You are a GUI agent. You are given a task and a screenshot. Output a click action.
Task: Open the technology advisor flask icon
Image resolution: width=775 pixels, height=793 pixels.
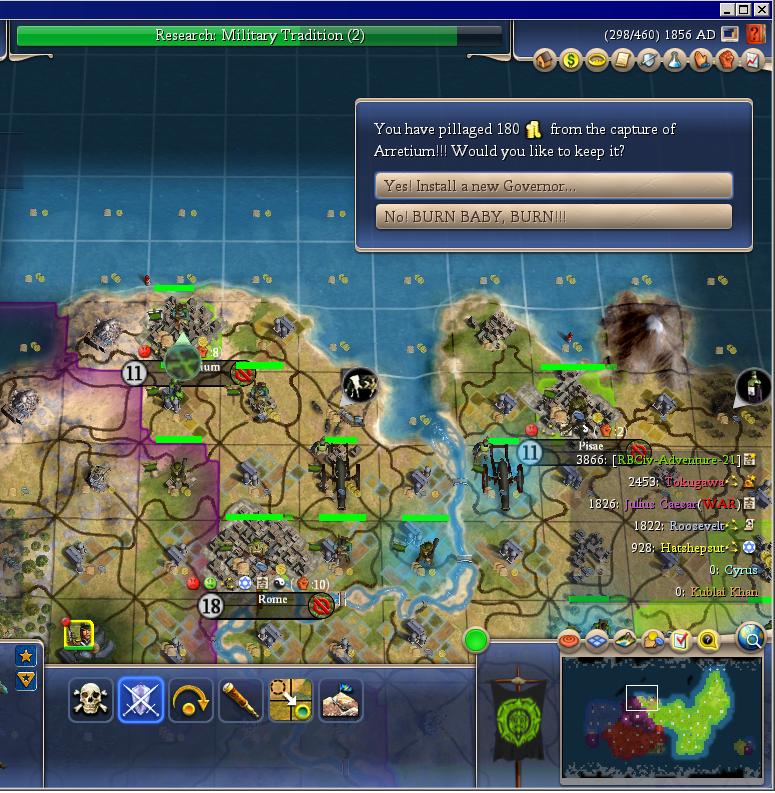tap(675, 61)
